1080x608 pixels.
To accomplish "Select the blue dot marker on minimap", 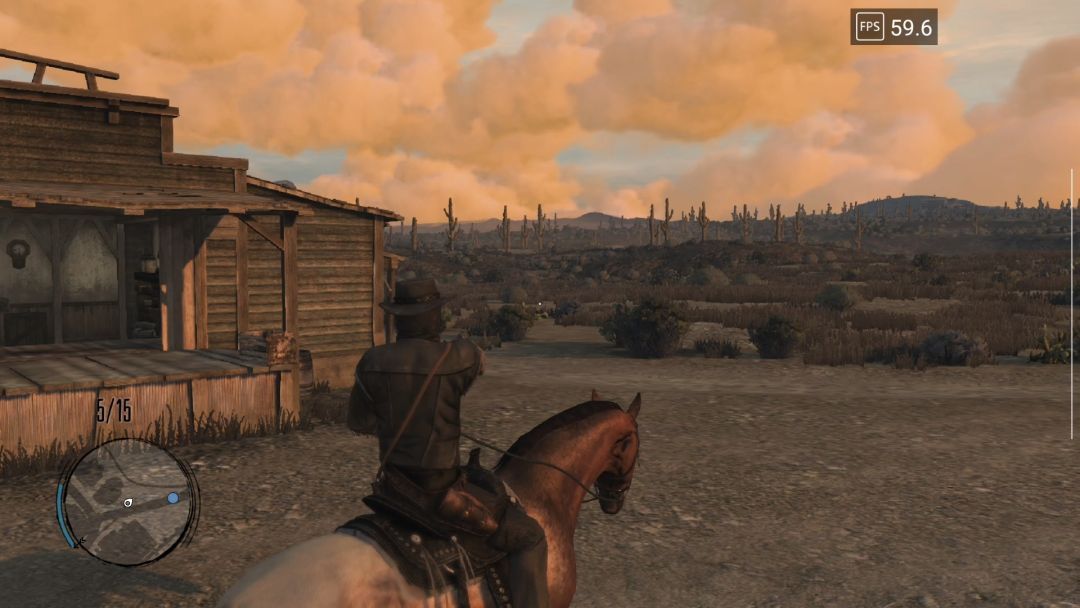I will coord(173,497).
